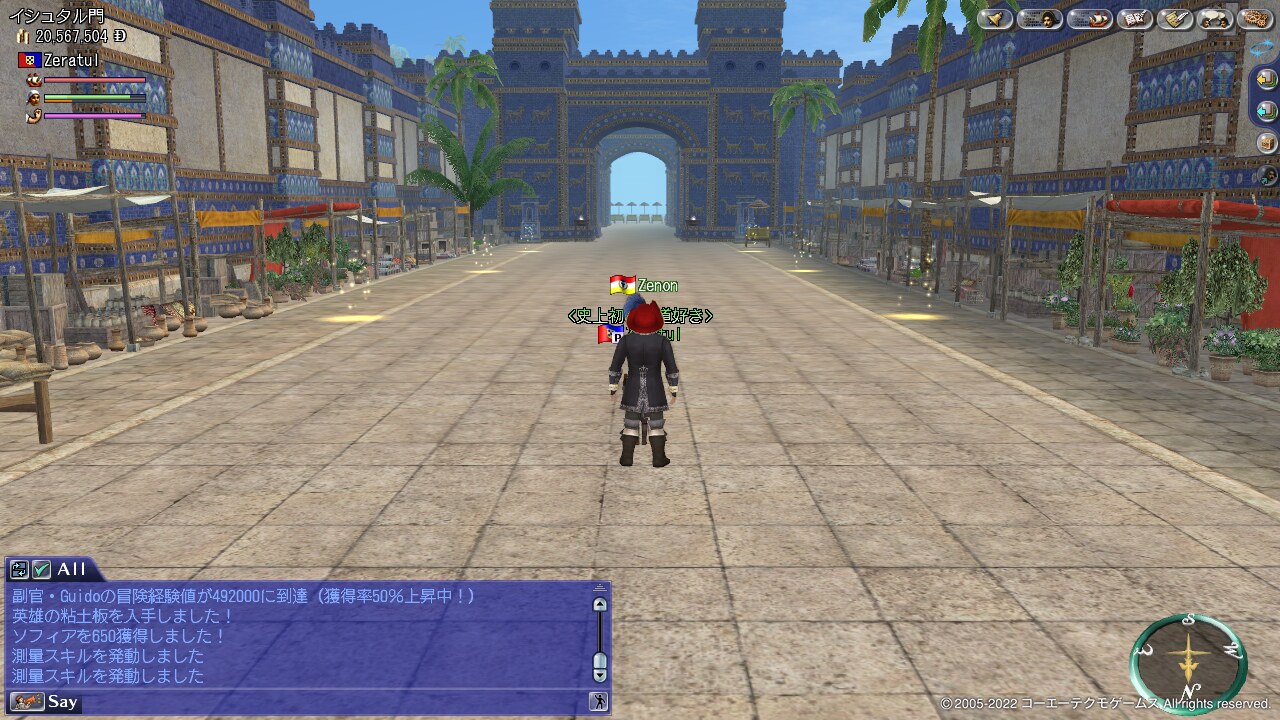The image size is (1280, 720).
Task: Open the book and quill records menu
Action: click(1135, 19)
